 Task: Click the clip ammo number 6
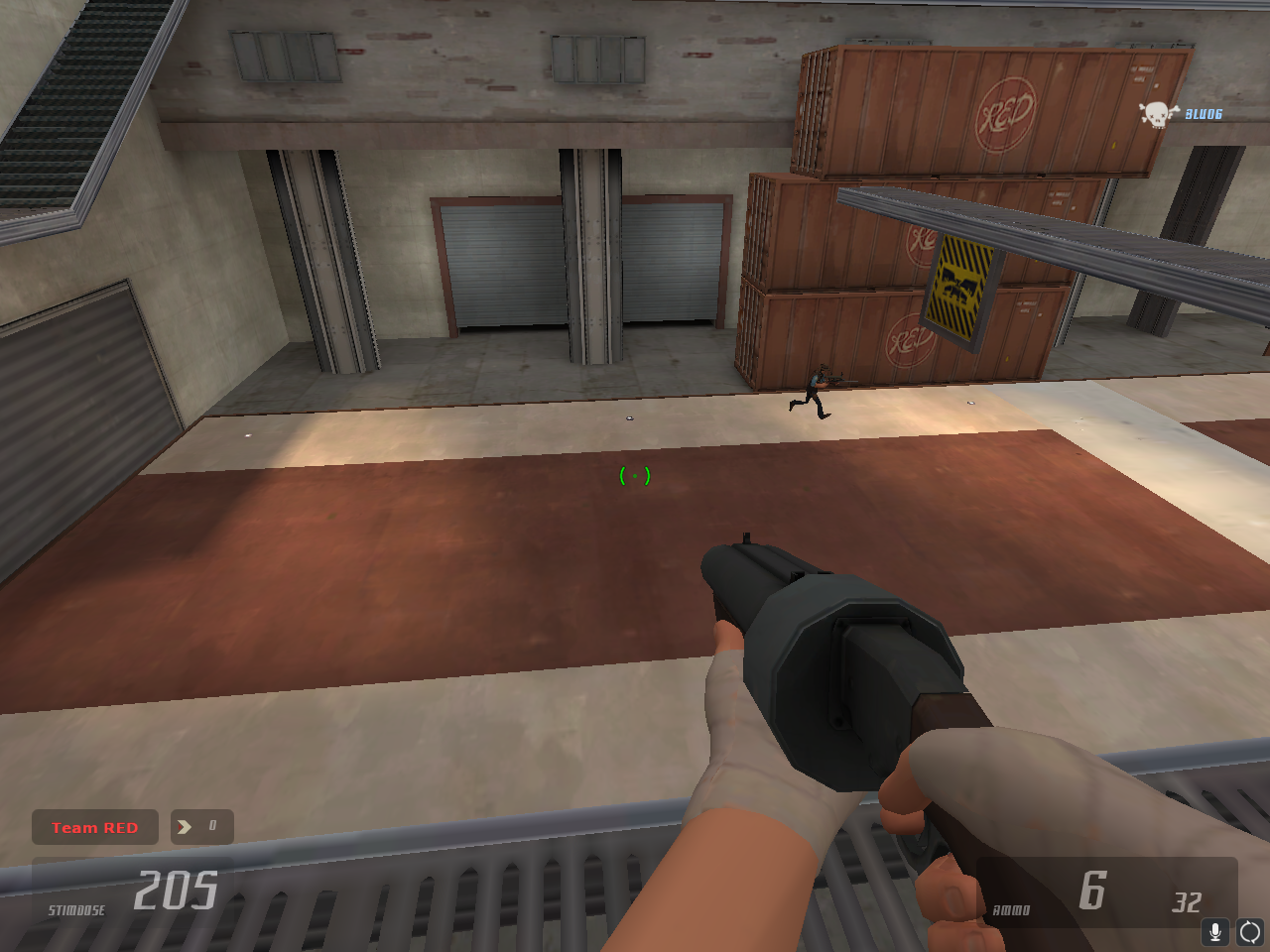click(x=1092, y=892)
